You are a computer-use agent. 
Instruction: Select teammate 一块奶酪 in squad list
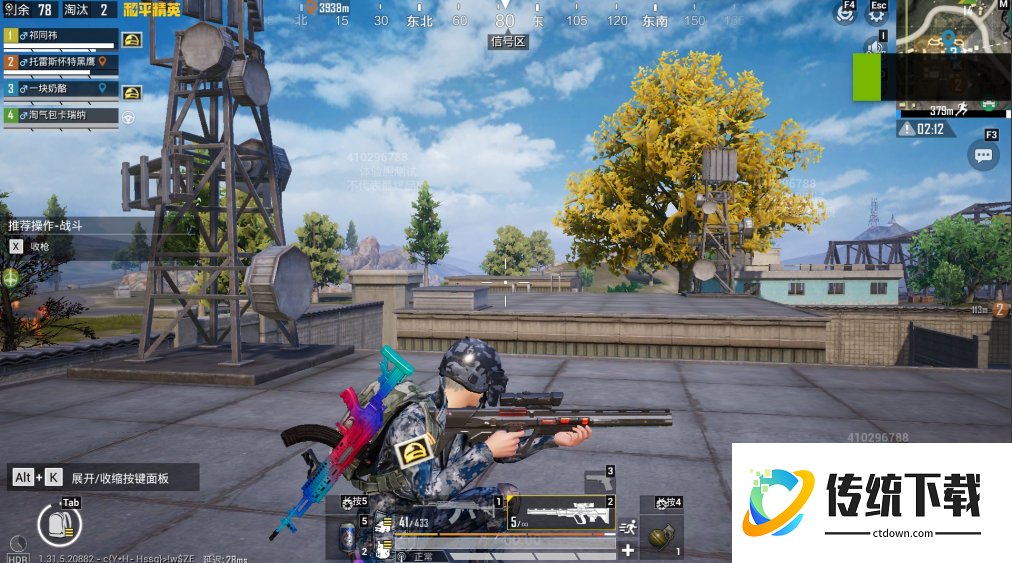click(60, 88)
